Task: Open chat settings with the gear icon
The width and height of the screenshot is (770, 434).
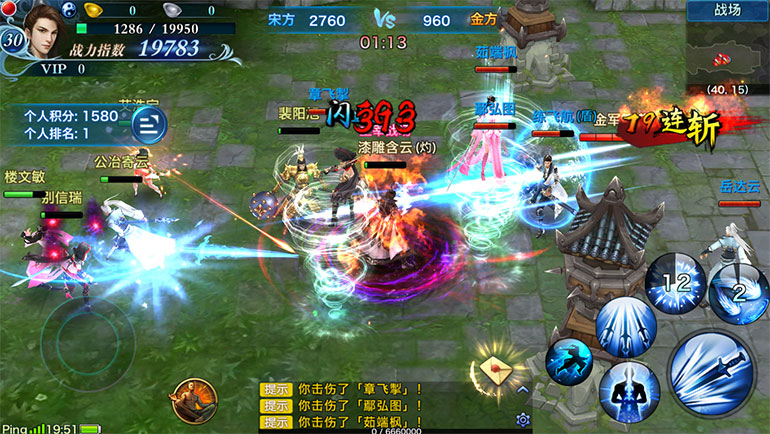Action: click(x=522, y=420)
